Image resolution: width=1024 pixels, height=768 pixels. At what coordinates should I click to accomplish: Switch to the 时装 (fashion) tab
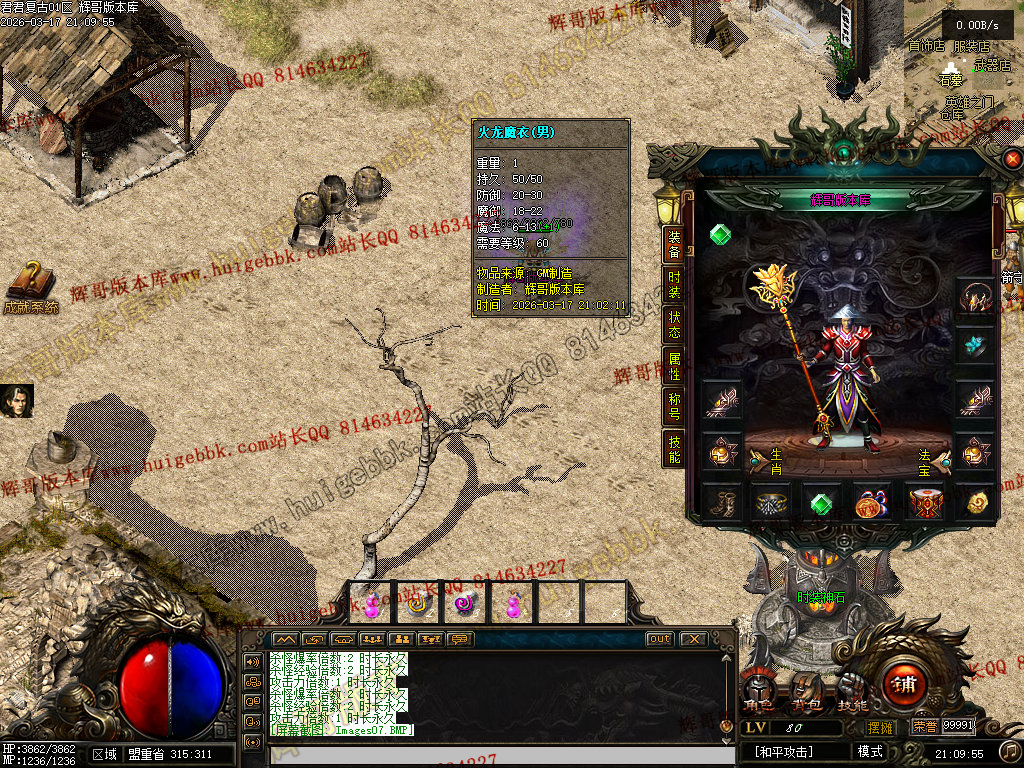pyautogui.click(x=675, y=285)
